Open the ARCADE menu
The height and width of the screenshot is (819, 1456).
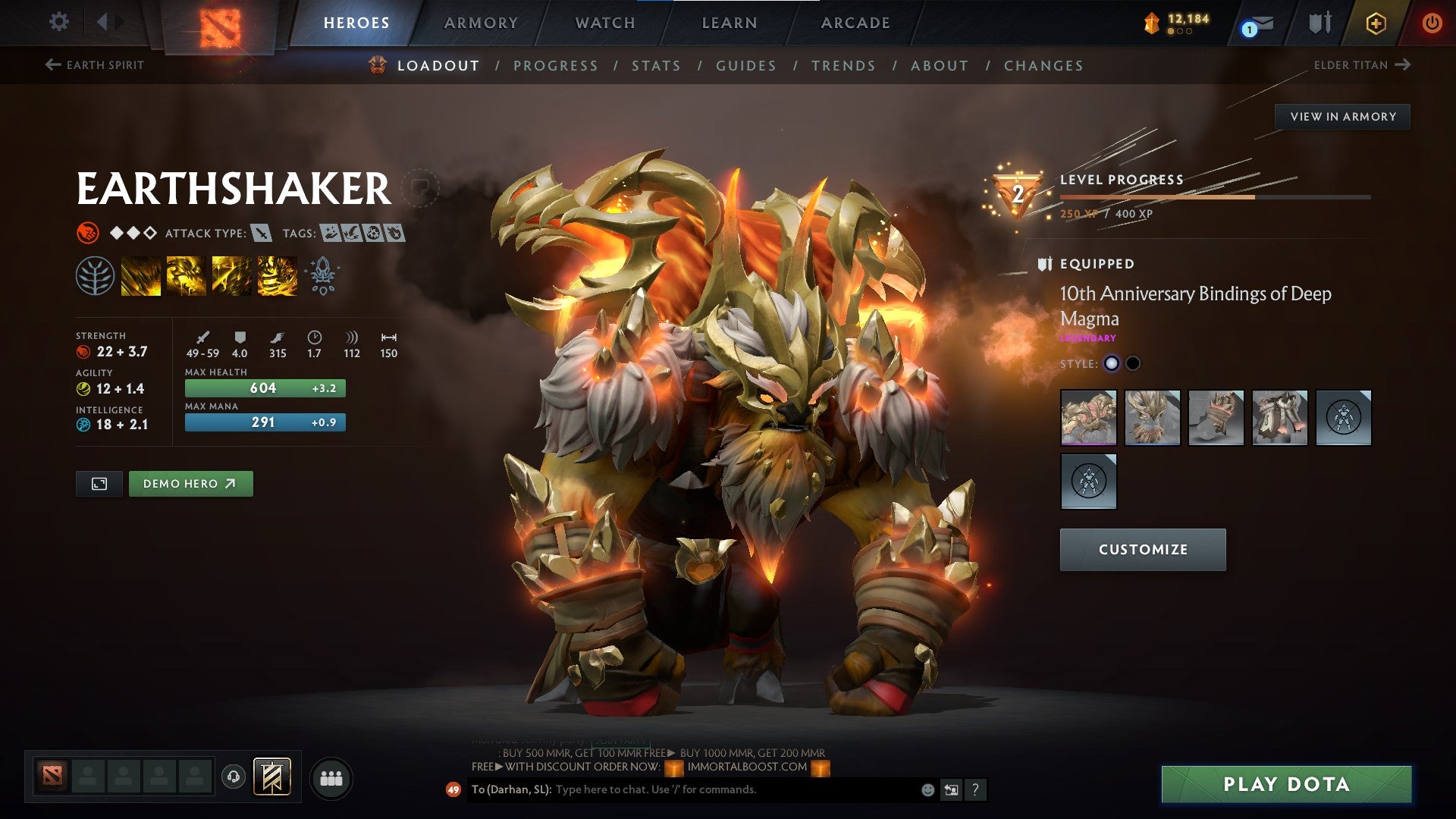tap(855, 22)
